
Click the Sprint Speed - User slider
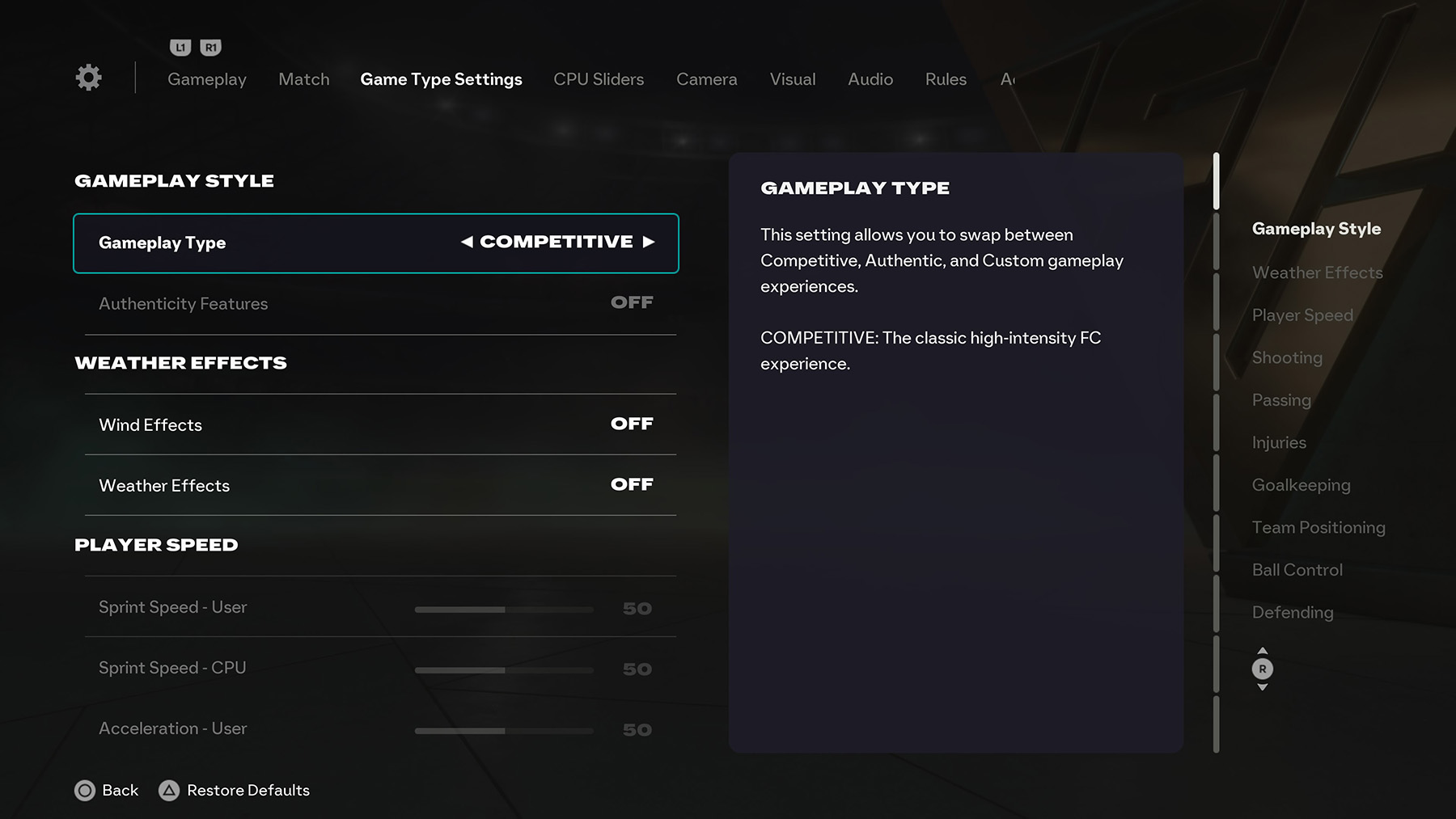[503, 608]
